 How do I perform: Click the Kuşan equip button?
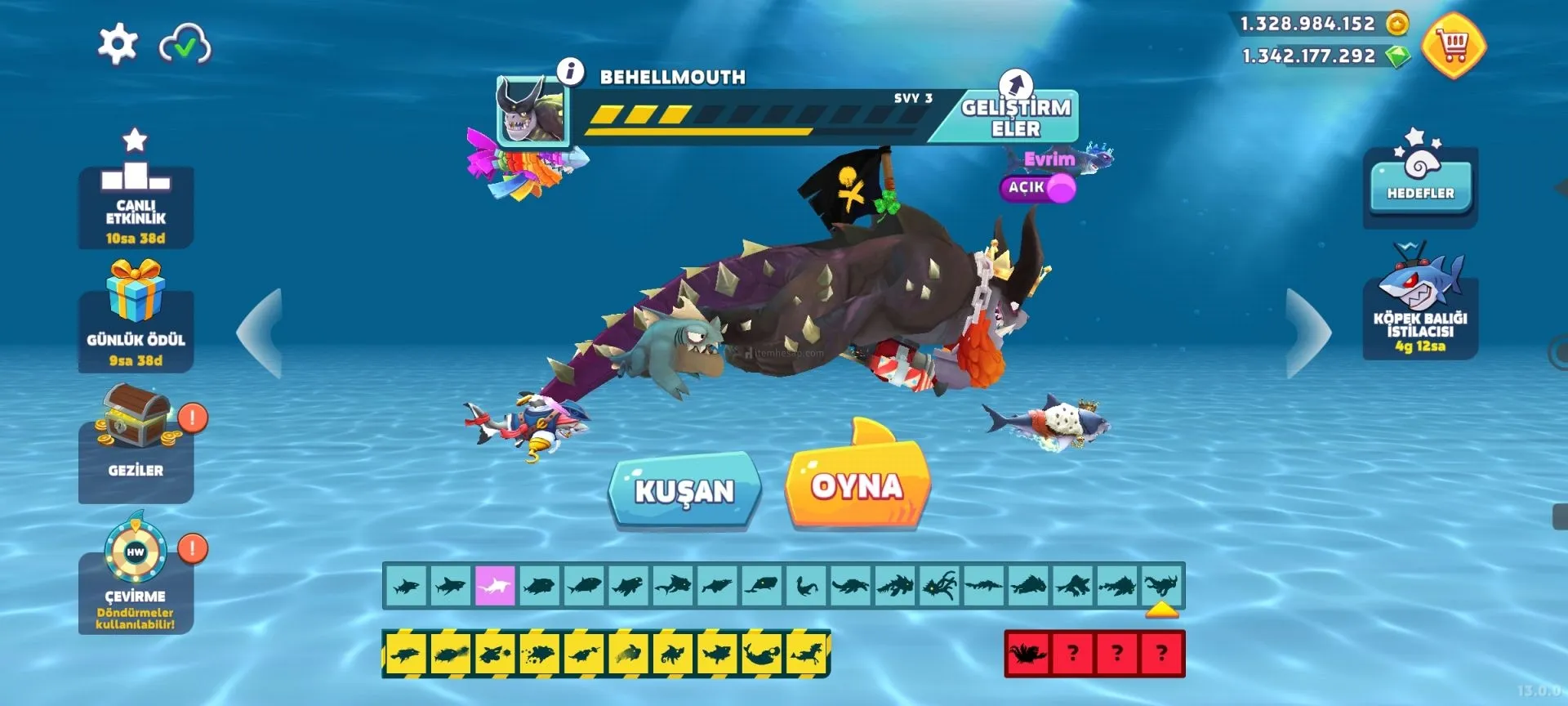(x=684, y=490)
